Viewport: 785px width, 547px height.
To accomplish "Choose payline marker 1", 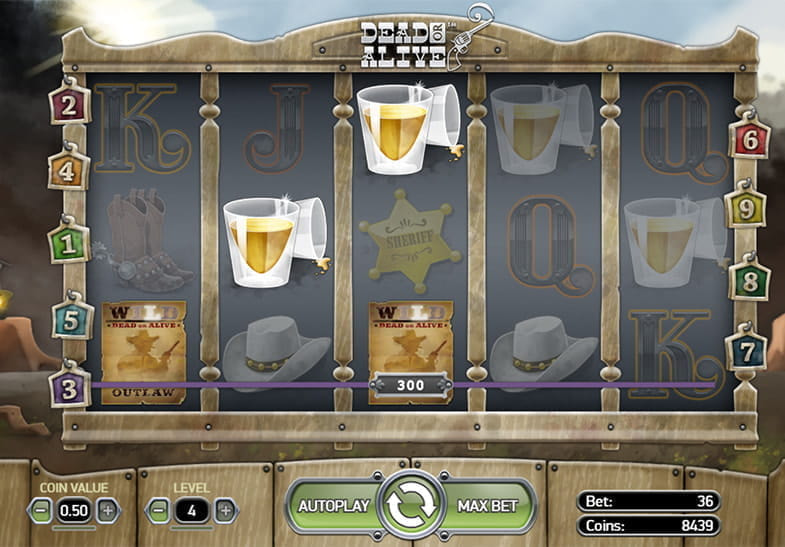I will [68, 243].
